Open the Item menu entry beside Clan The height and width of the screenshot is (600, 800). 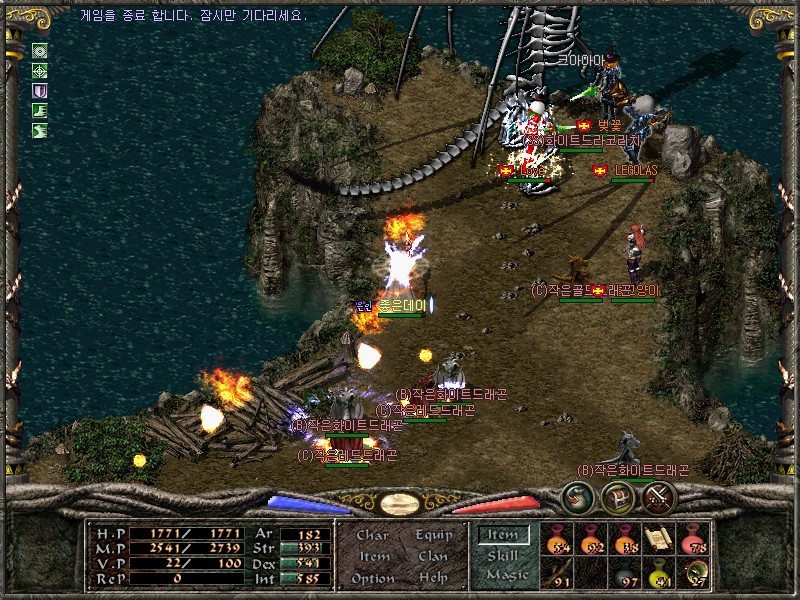tap(373, 556)
